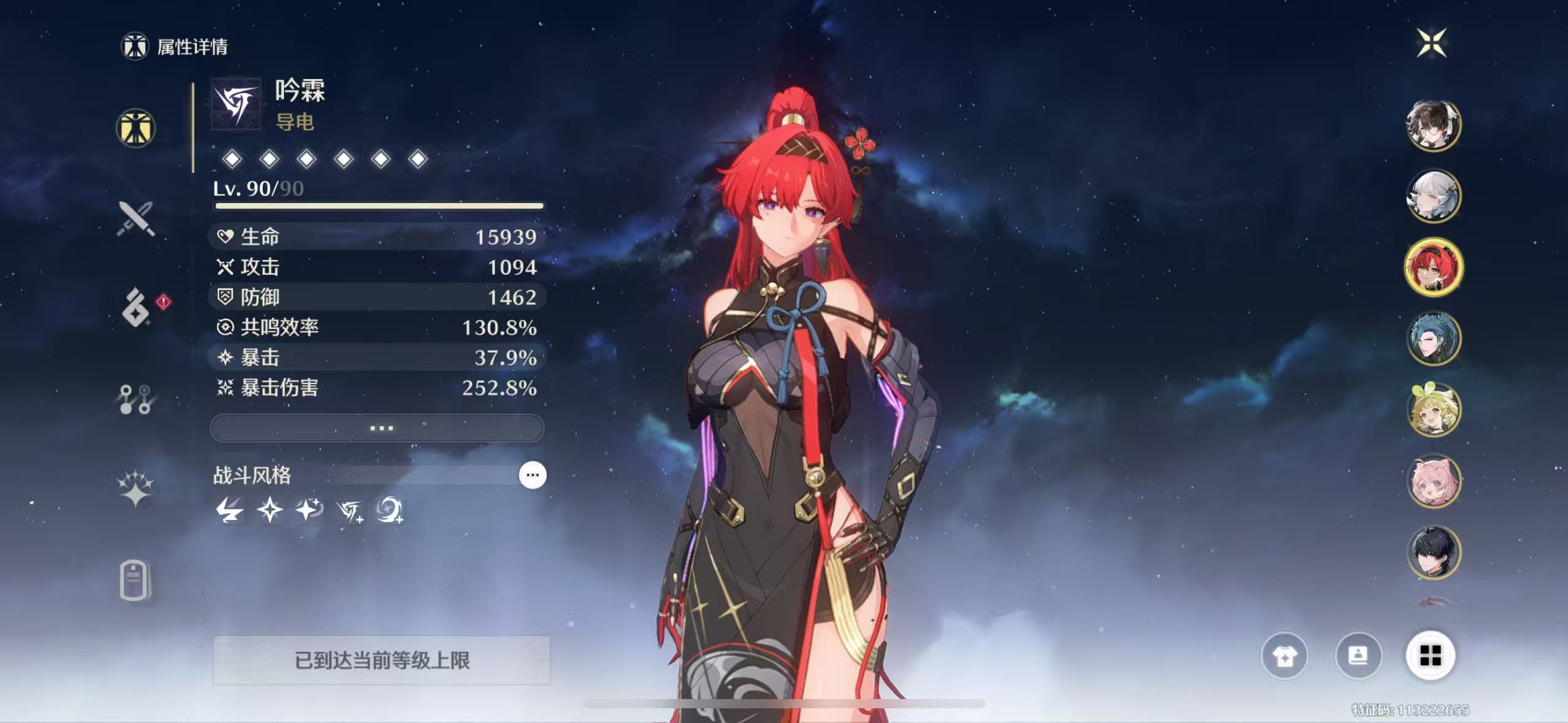Open the outfit wardrobe shirt button
This screenshot has height=723, width=1568.
pyautogui.click(x=1284, y=656)
